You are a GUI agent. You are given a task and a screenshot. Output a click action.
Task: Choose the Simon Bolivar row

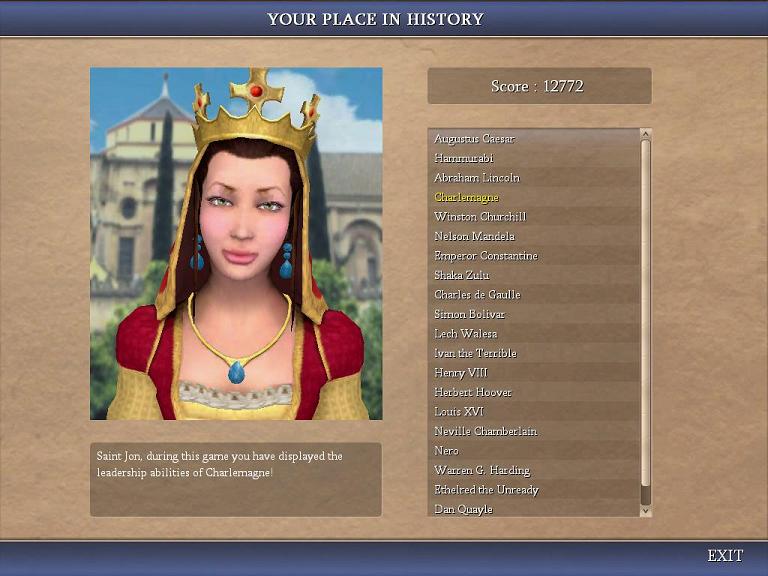click(x=470, y=314)
